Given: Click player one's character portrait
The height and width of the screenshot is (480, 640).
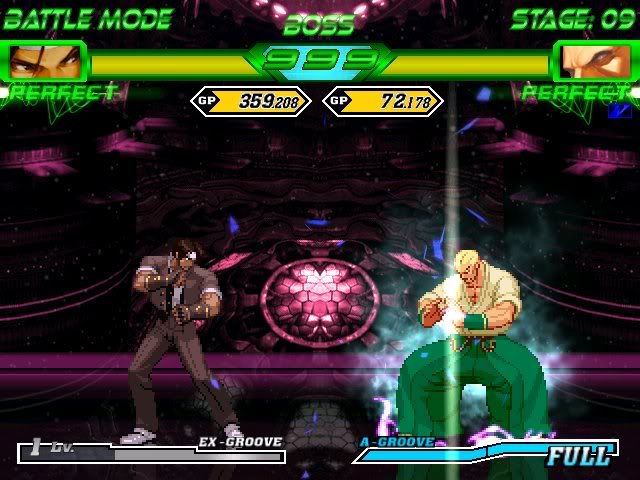Looking at the screenshot, I should pyautogui.click(x=44, y=62).
